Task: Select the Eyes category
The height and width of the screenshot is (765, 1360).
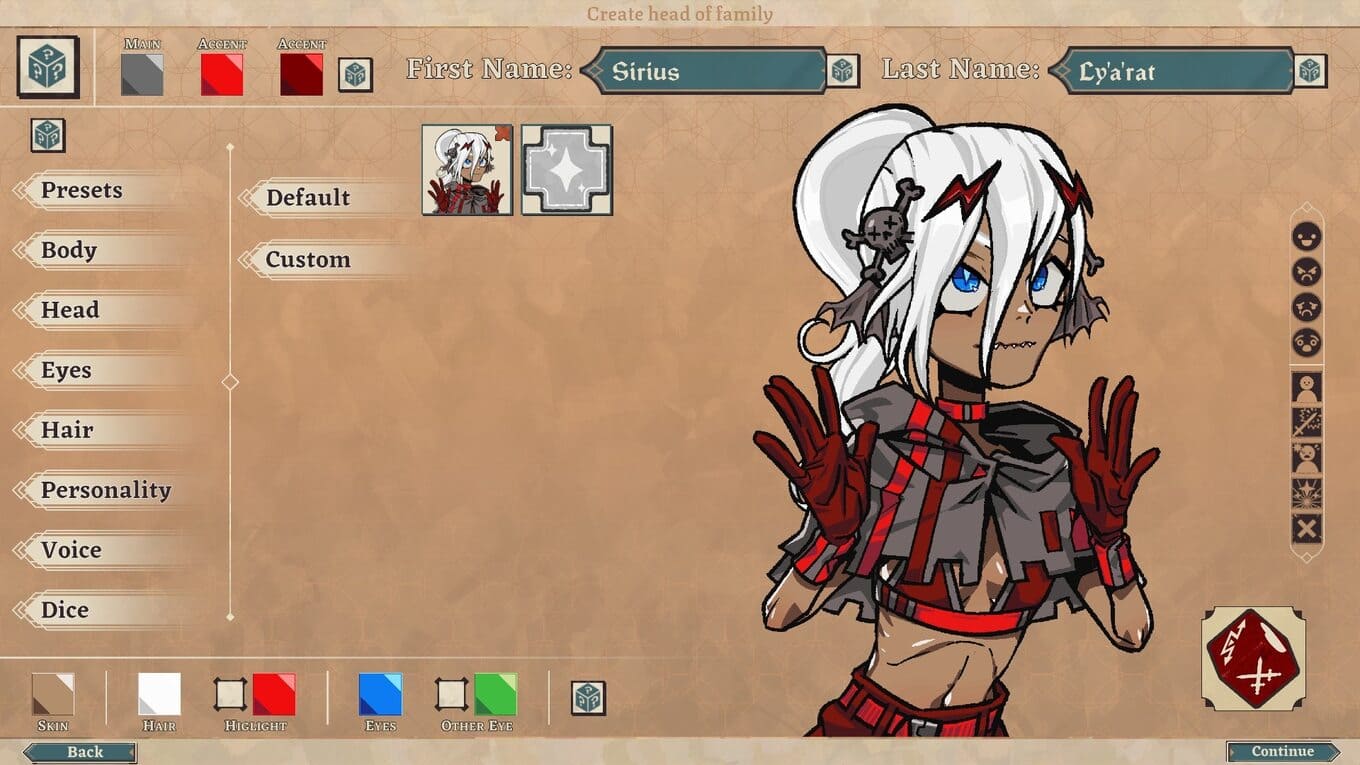Action: click(66, 370)
